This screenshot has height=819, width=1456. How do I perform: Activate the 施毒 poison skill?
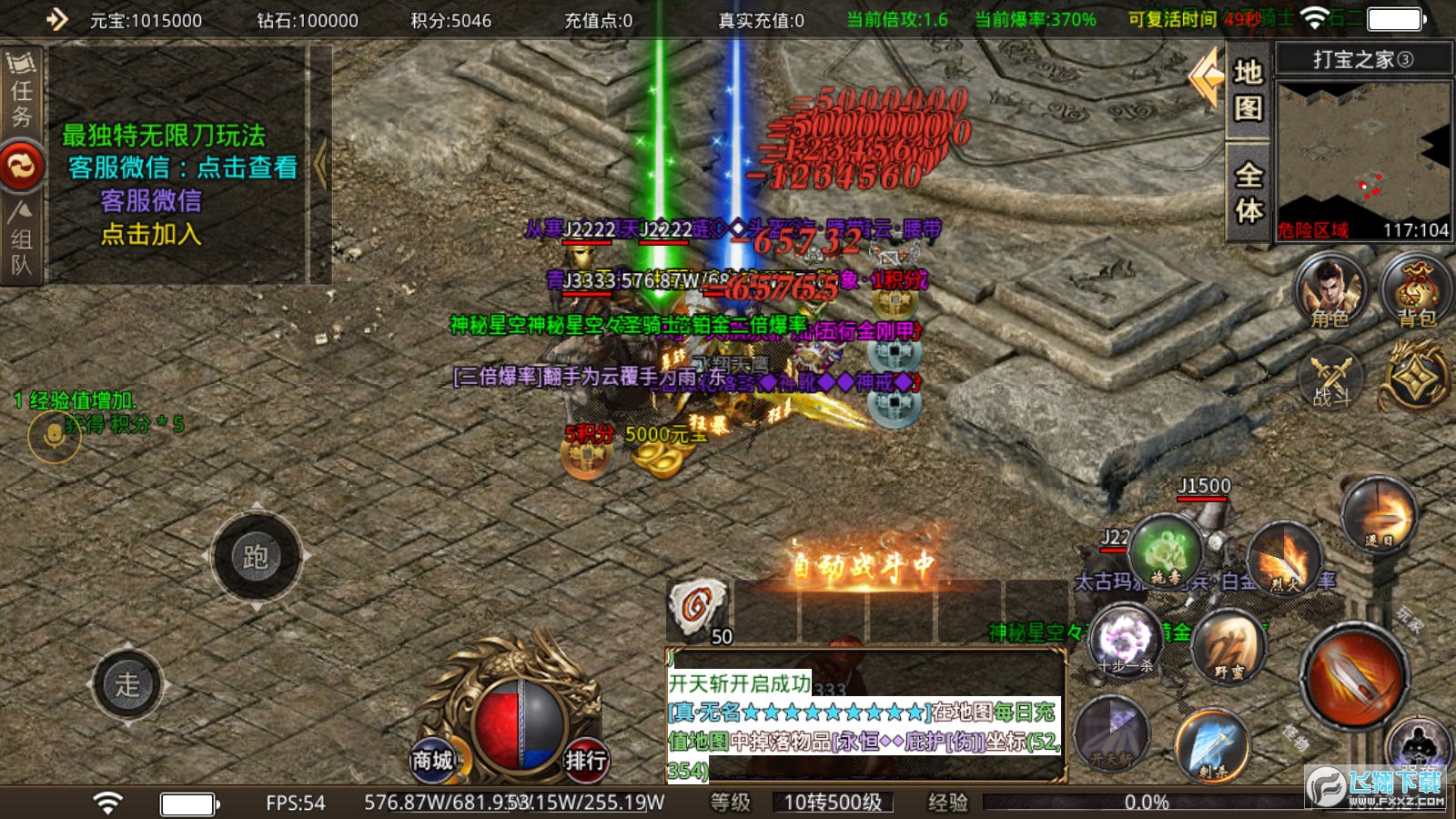pyautogui.click(x=1166, y=552)
